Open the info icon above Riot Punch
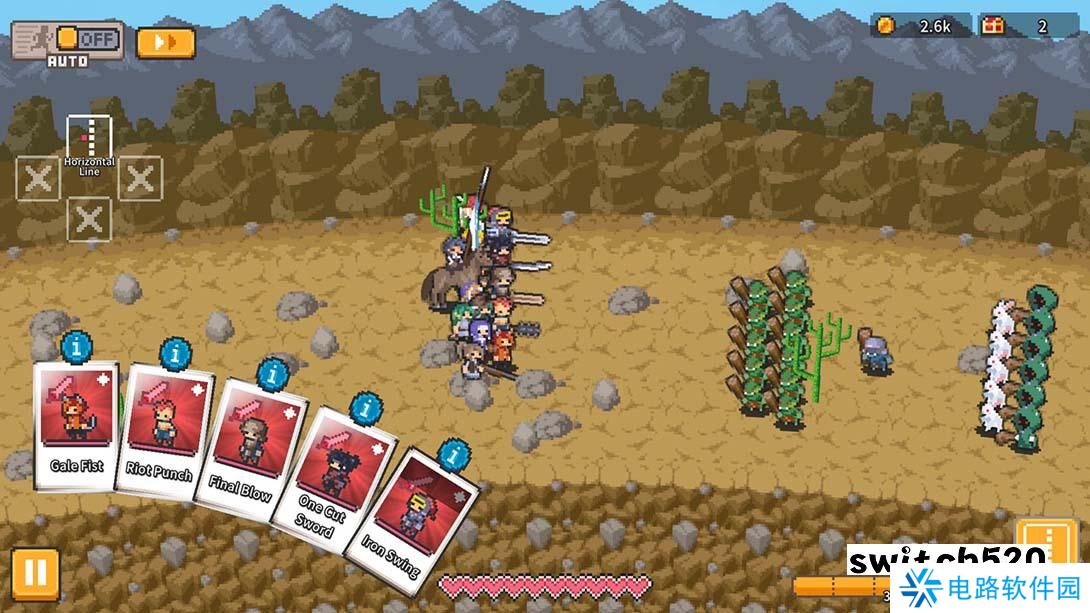Image resolution: width=1090 pixels, height=613 pixels. (x=176, y=354)
